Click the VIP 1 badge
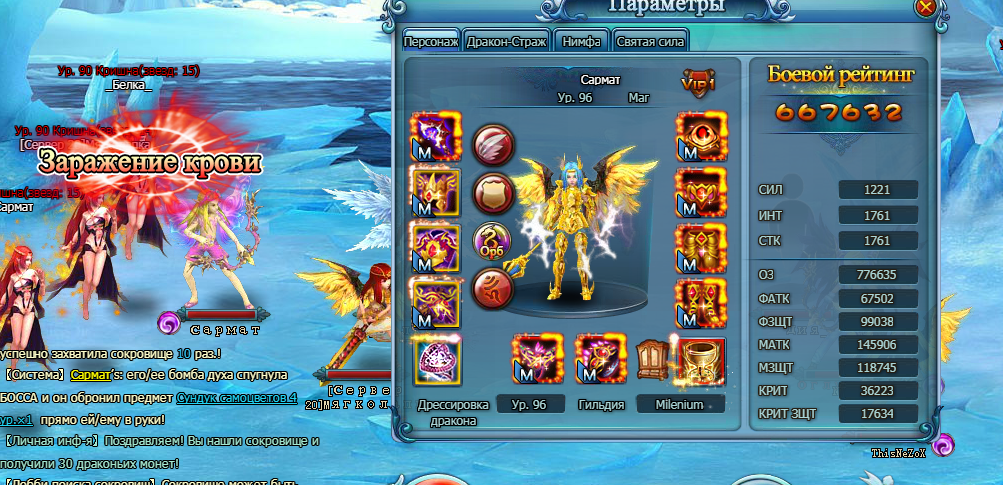The image size is (1003, 485). click(x=699, y=81)
